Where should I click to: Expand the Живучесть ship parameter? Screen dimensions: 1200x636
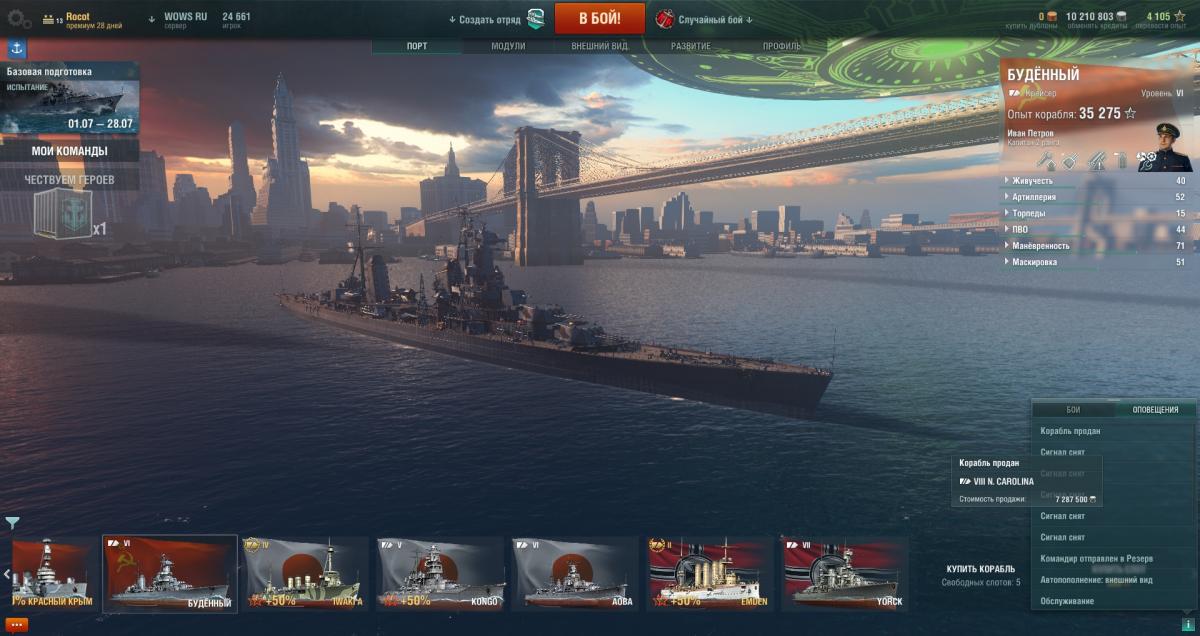click(1032, 181)
